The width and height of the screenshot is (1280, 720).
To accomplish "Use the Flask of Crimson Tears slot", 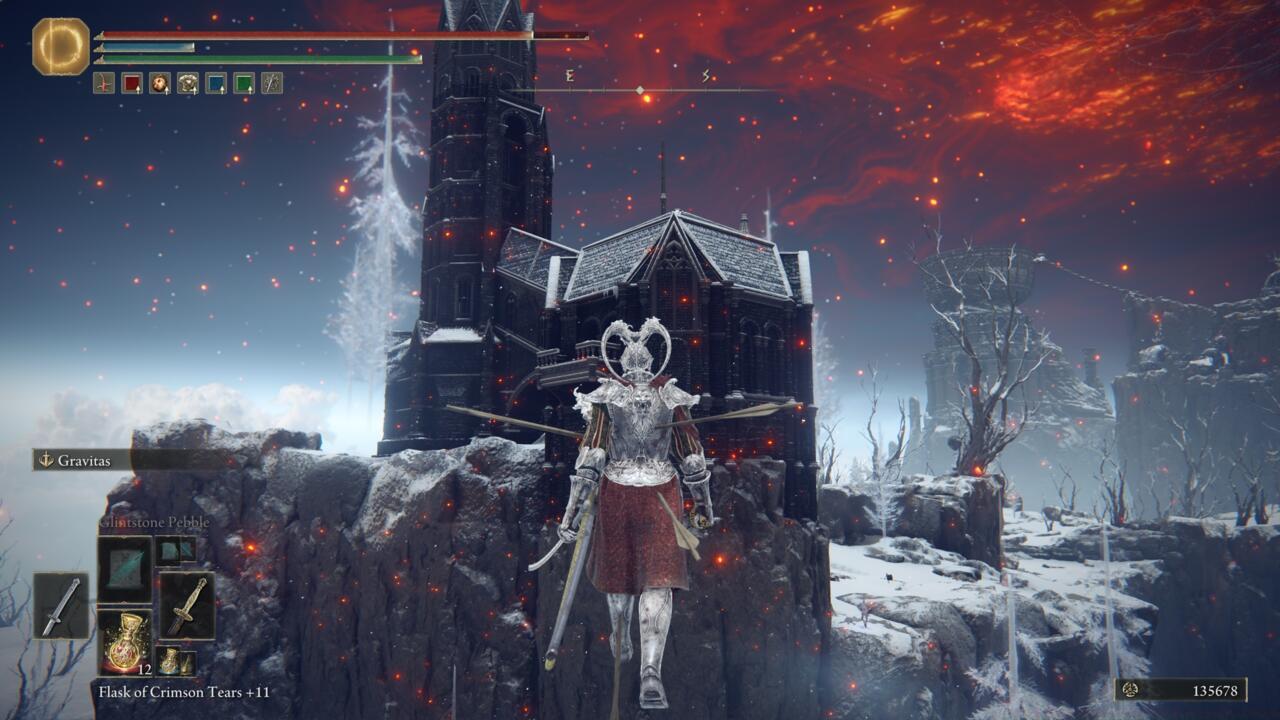I will pyautogui.click(x=125, y=641).
